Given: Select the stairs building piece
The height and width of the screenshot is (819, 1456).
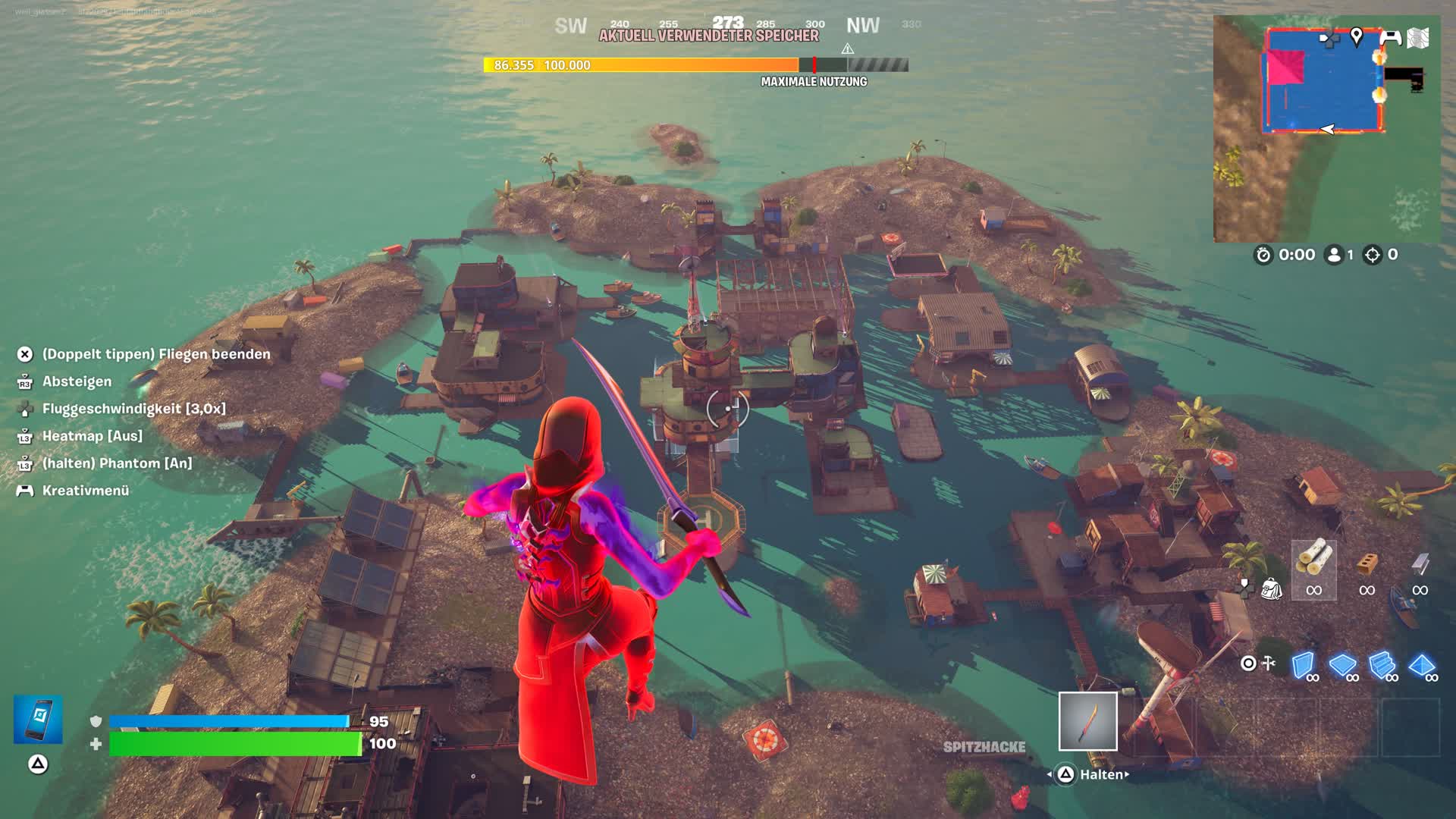Looking at the screenshot, I should click(x=1382, y=666).
